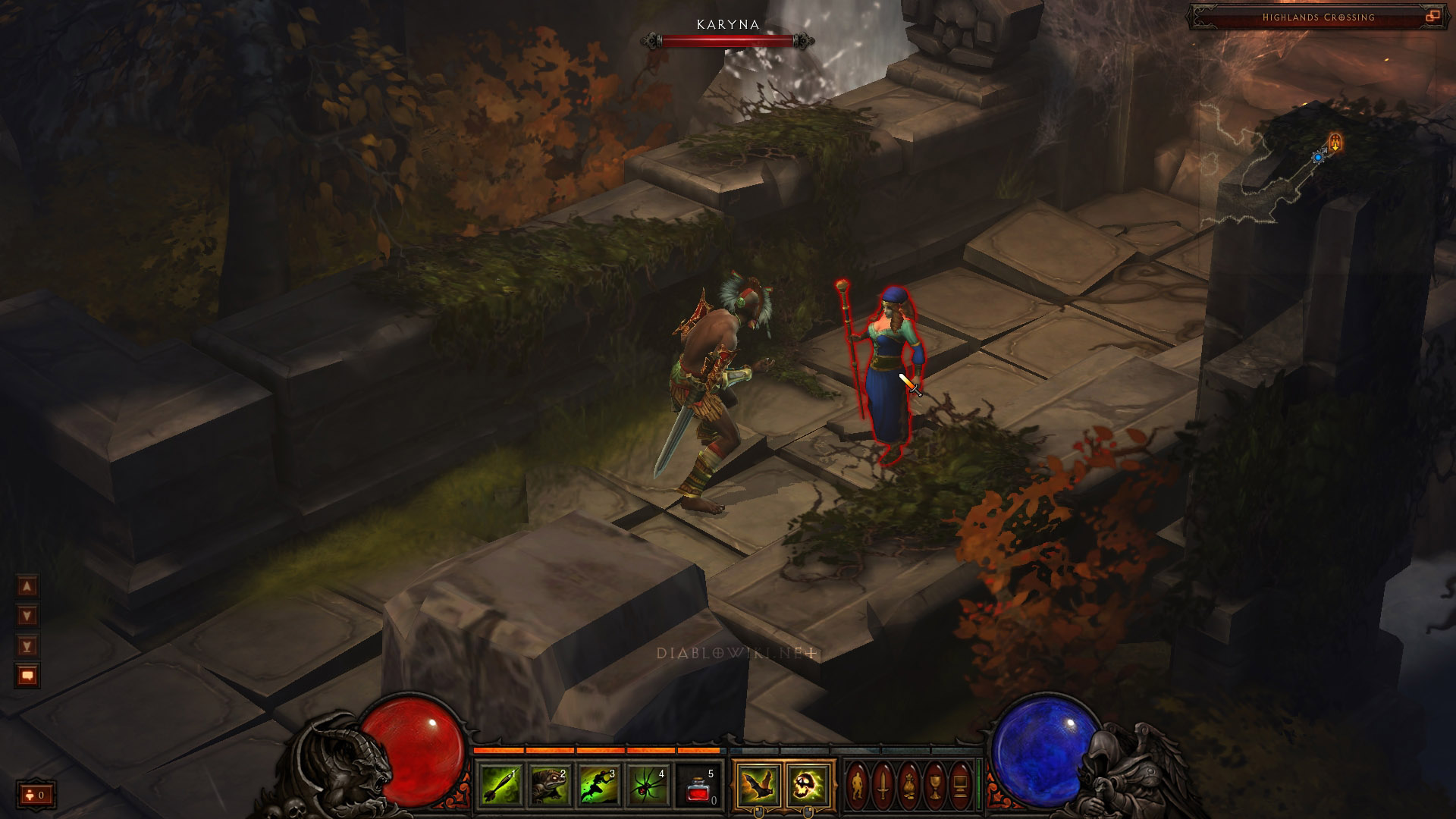Cast the toad skill in slot 2
This screenshot has height=819, width=1456.
pos(551,785)
